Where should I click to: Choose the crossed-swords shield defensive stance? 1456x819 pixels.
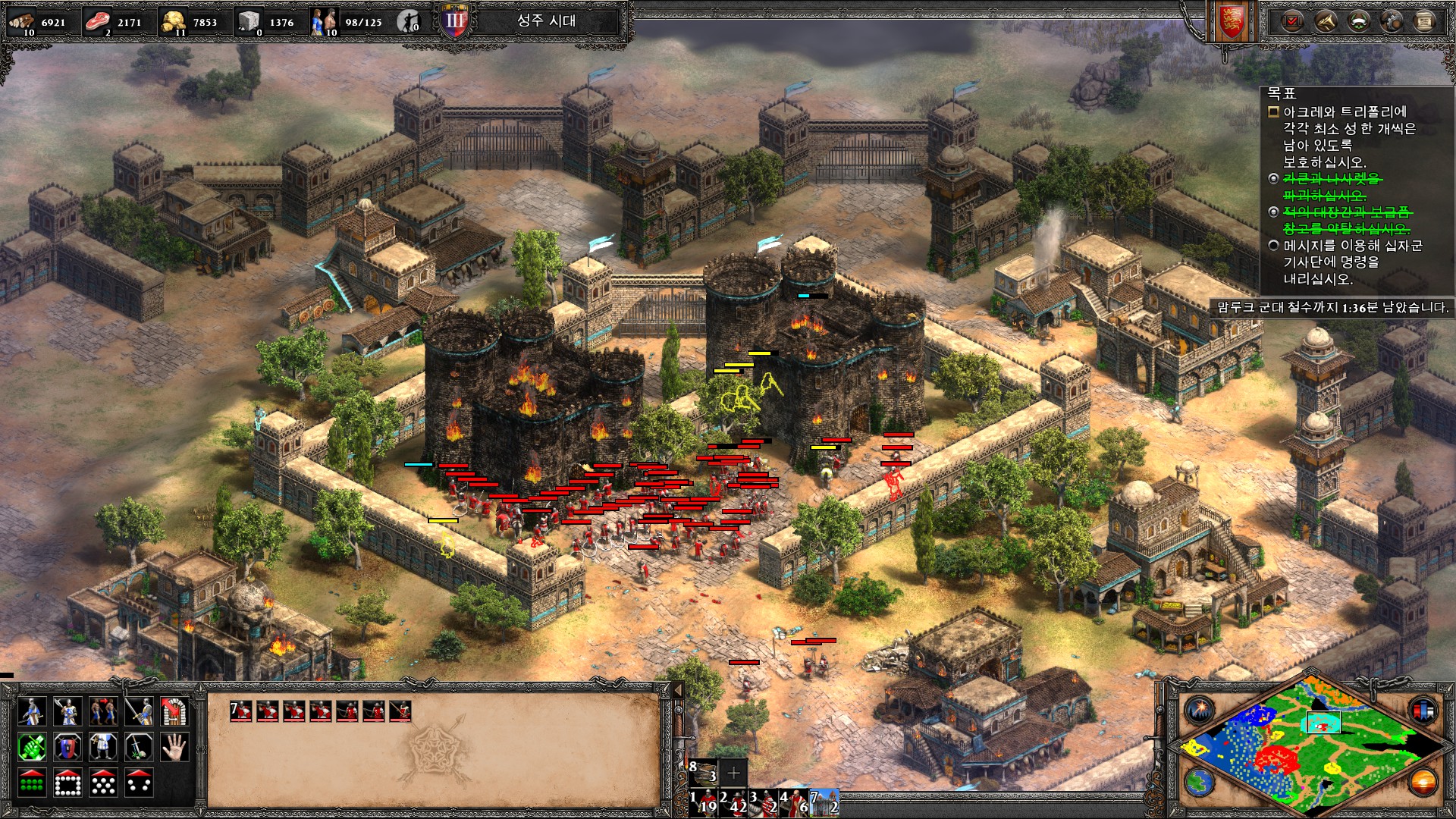click(x=67, y=747)
